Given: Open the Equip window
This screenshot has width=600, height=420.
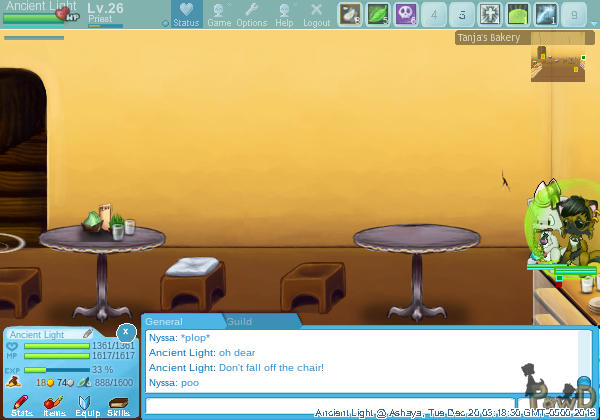Looking at the screenshot, I should coord(86,404).
